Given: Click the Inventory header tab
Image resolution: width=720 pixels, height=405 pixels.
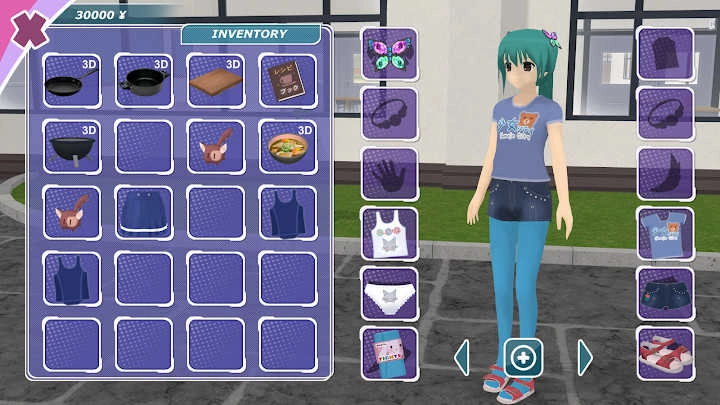Looking at the screenshot, I should (x=250, y=34).
